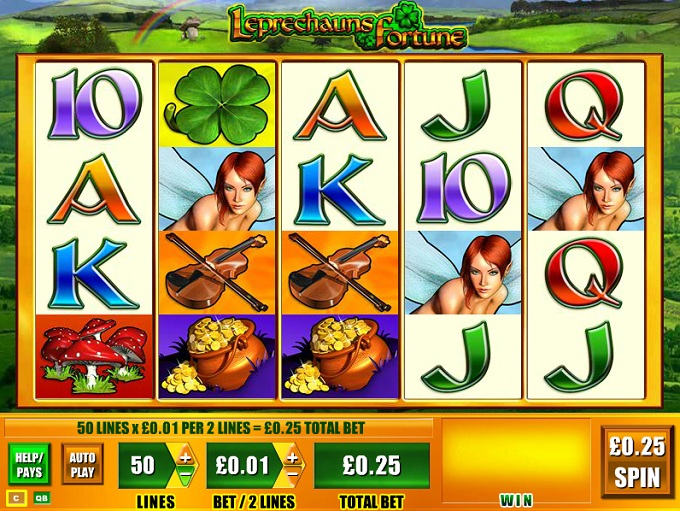Screen dimensions: 680x511
Task: Lower the bet per 2 lines
Action: tap(292, 476)
